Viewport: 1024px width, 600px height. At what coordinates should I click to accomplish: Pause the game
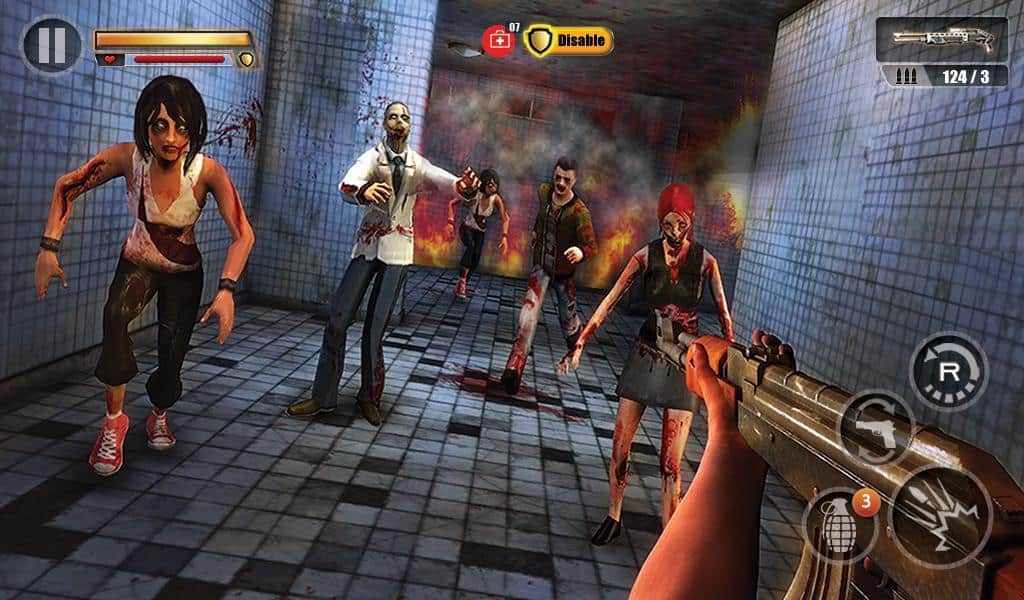(x=51, y=45)
